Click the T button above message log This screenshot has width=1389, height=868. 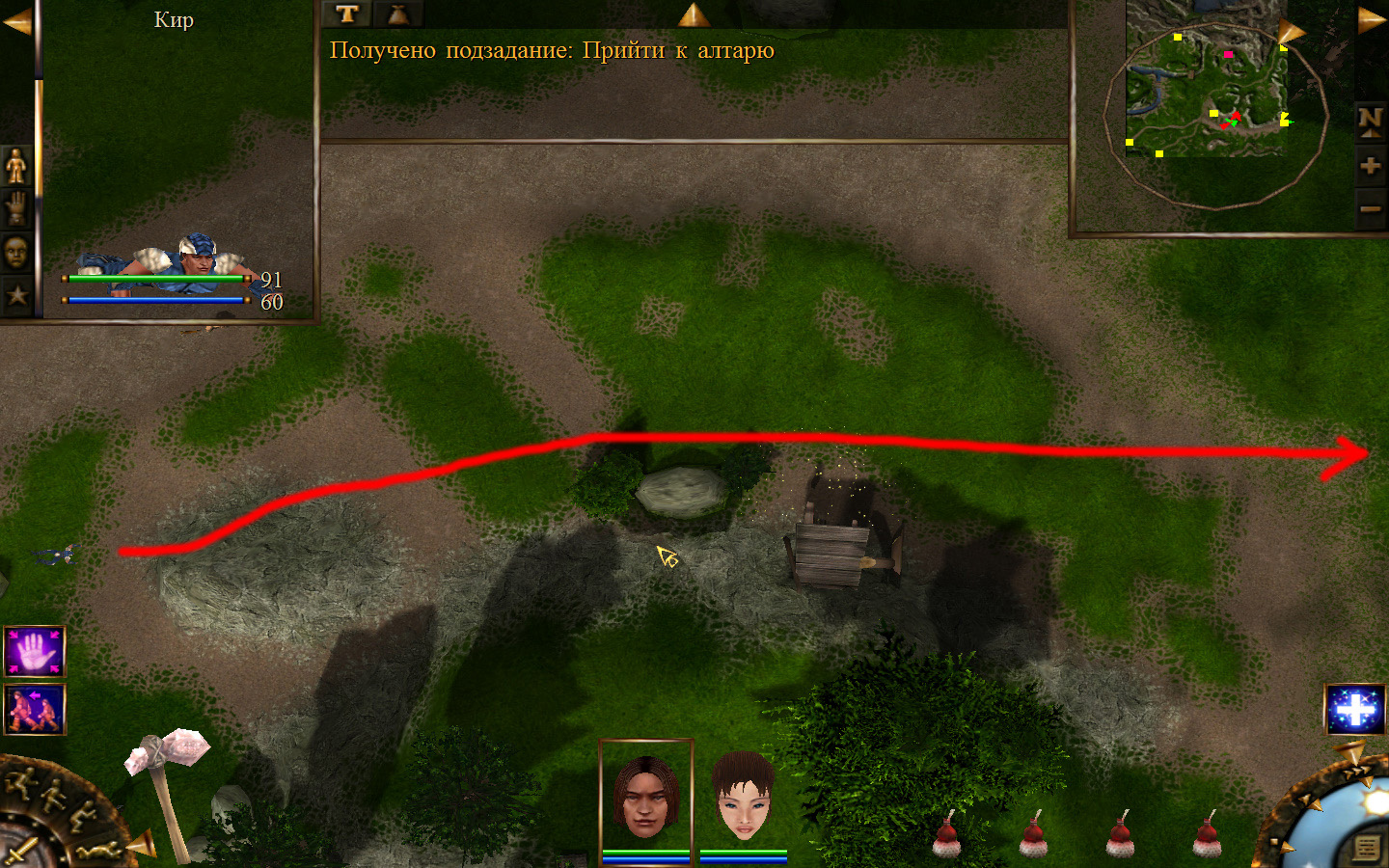coord(347,14)
